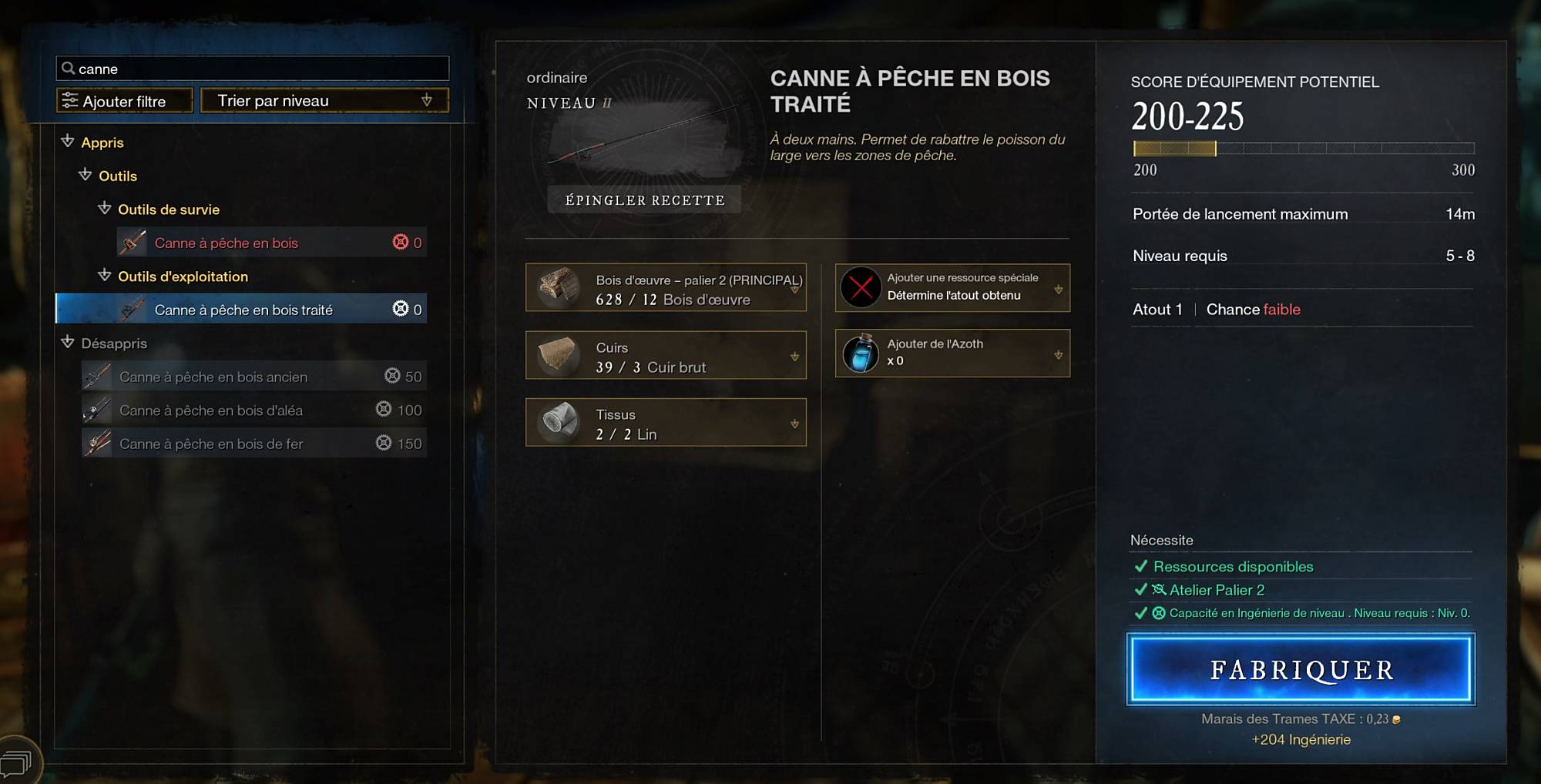Open the Ajouter de l'Azoth slot

pyautogui.click(x=952, y=353)
